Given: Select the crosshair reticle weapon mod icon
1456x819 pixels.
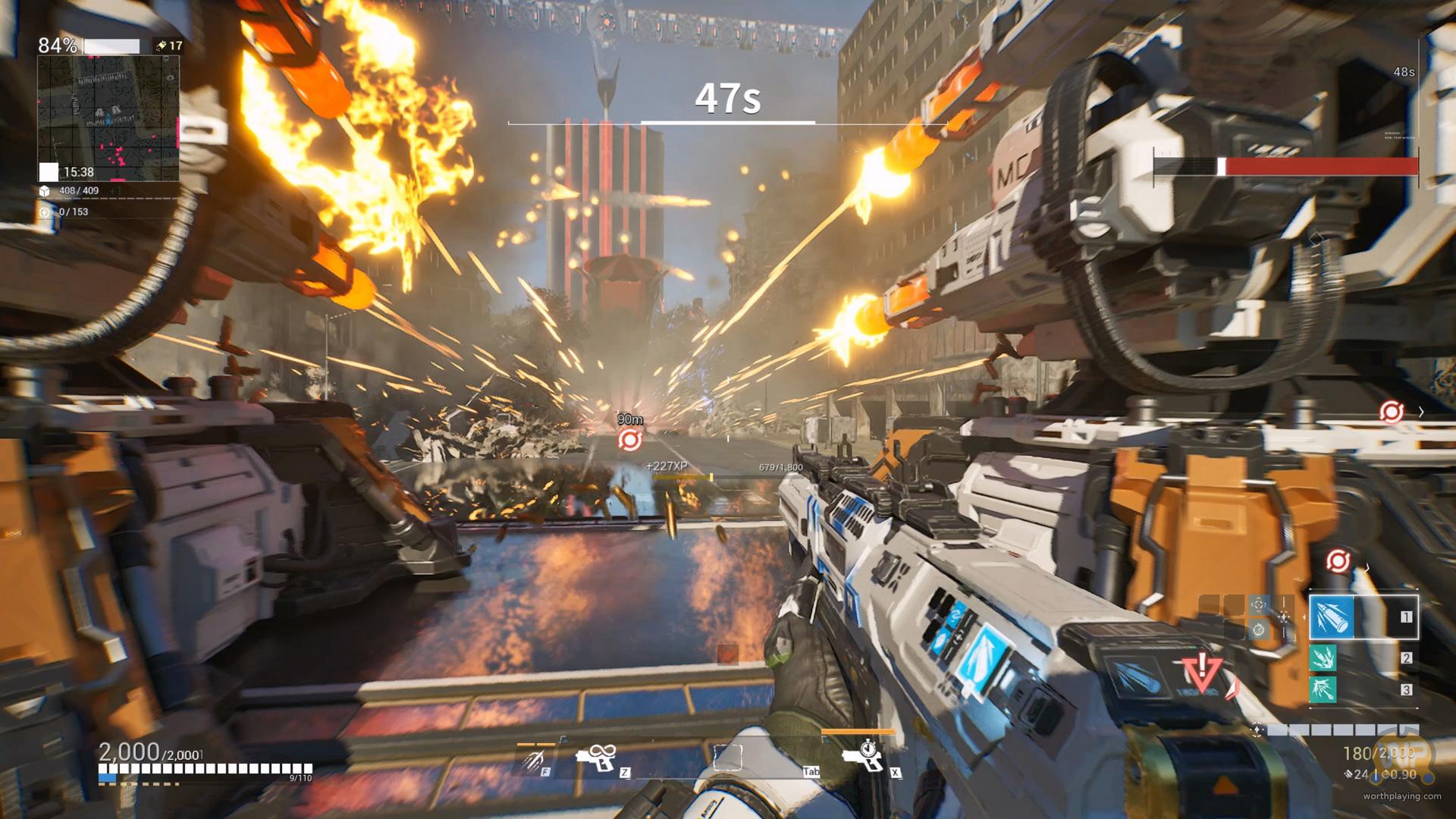Looking at the screenshot, I should pos(1259,604).
